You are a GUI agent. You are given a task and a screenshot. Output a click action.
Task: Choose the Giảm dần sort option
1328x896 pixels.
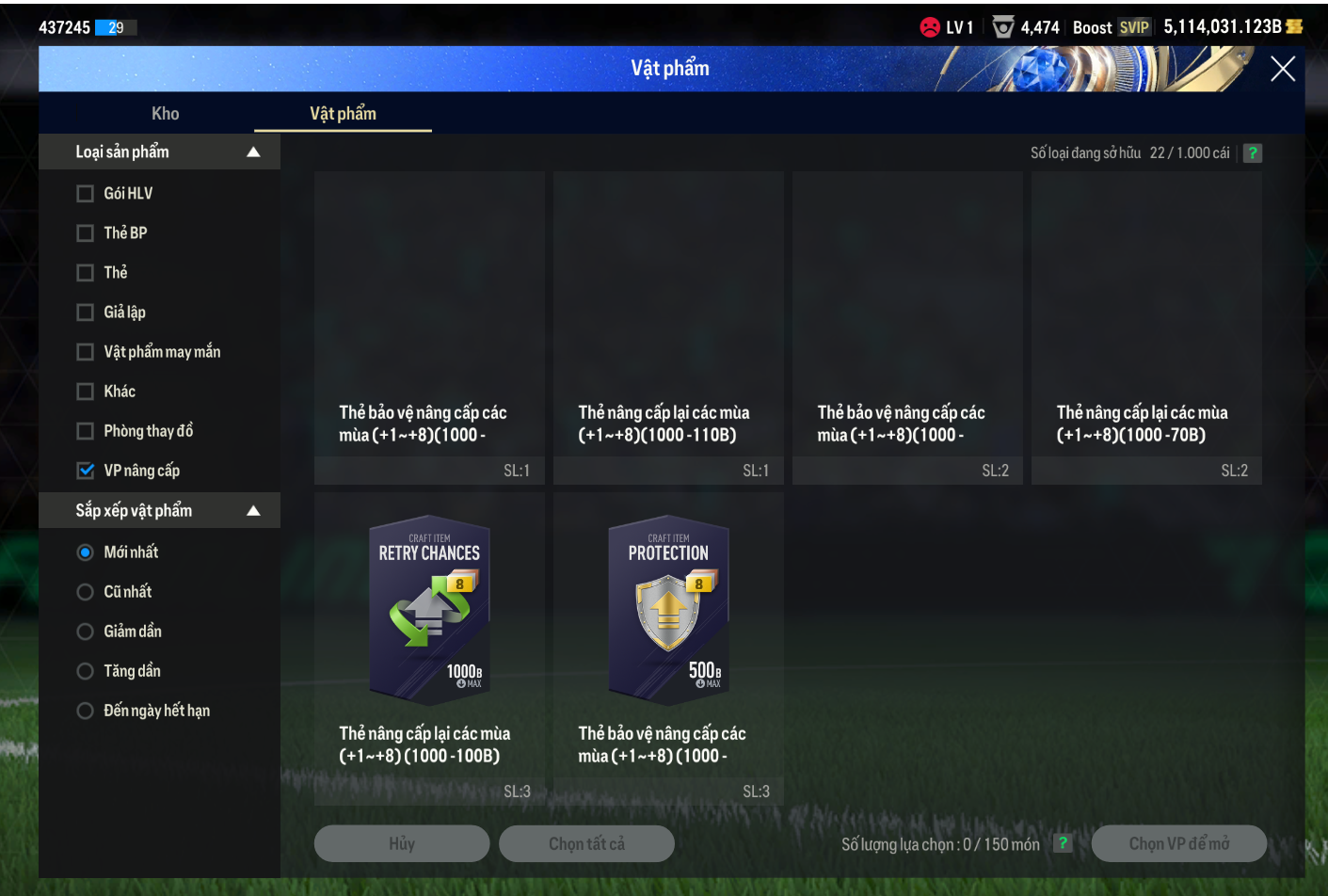point(86,632)
